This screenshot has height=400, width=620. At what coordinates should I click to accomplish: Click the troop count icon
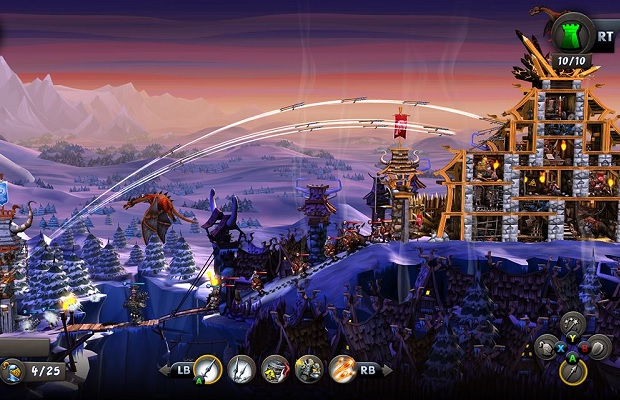pyautogui.click(x=15, y=372)
